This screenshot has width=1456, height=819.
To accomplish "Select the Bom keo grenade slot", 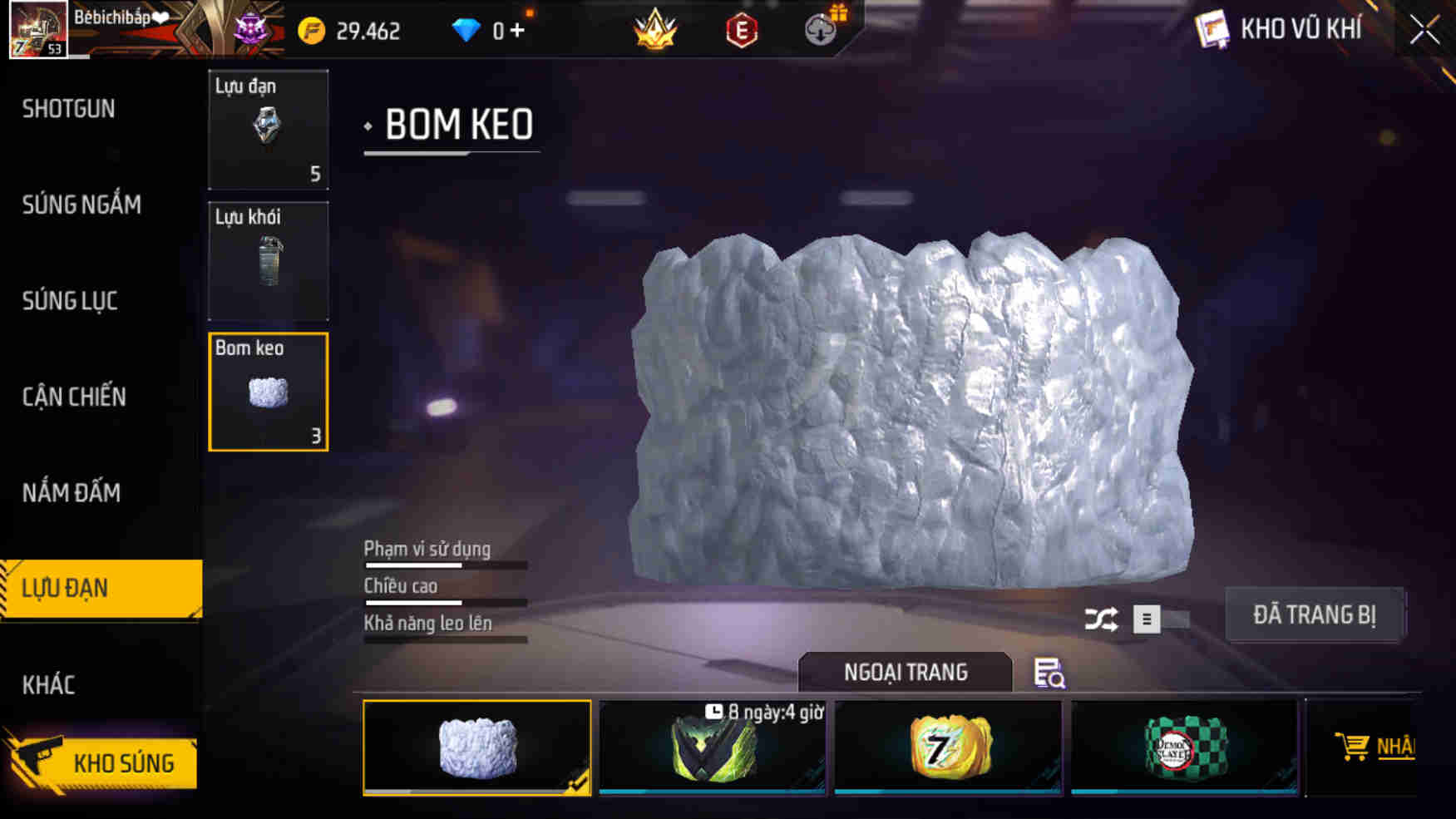I will click(268, 391).
